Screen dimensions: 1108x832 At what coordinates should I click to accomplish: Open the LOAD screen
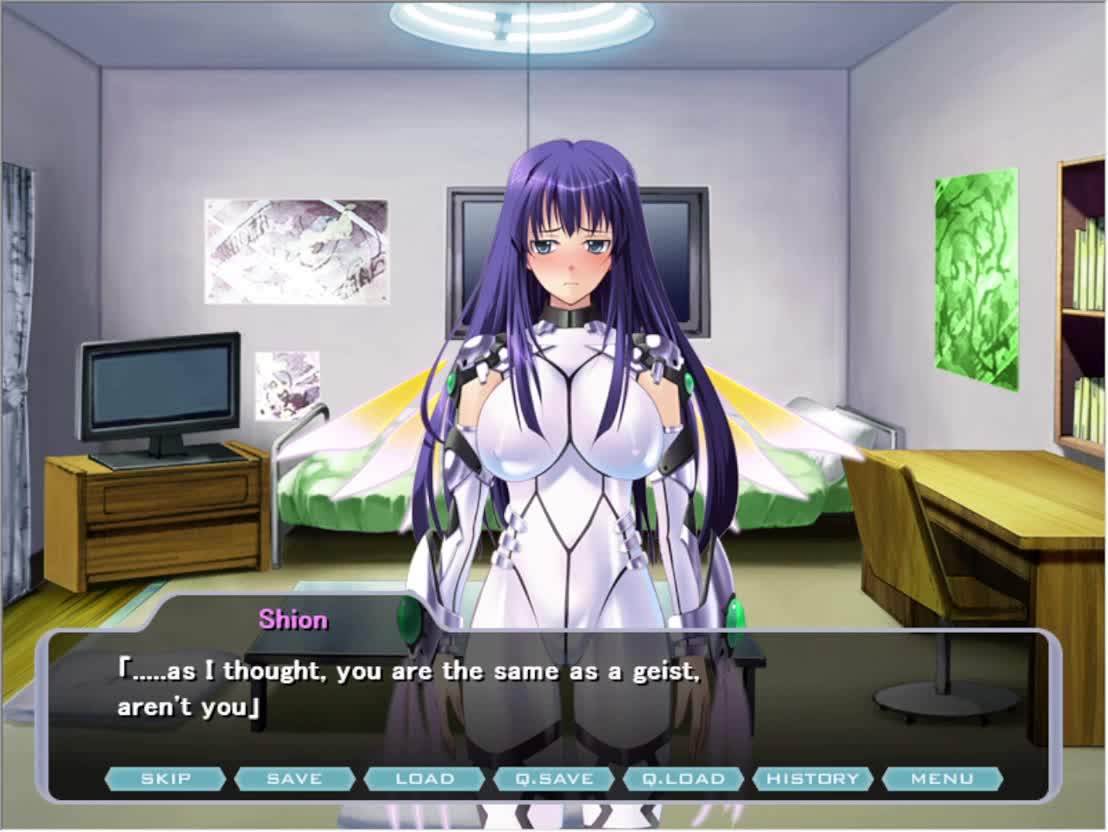(x=425, y=778)
